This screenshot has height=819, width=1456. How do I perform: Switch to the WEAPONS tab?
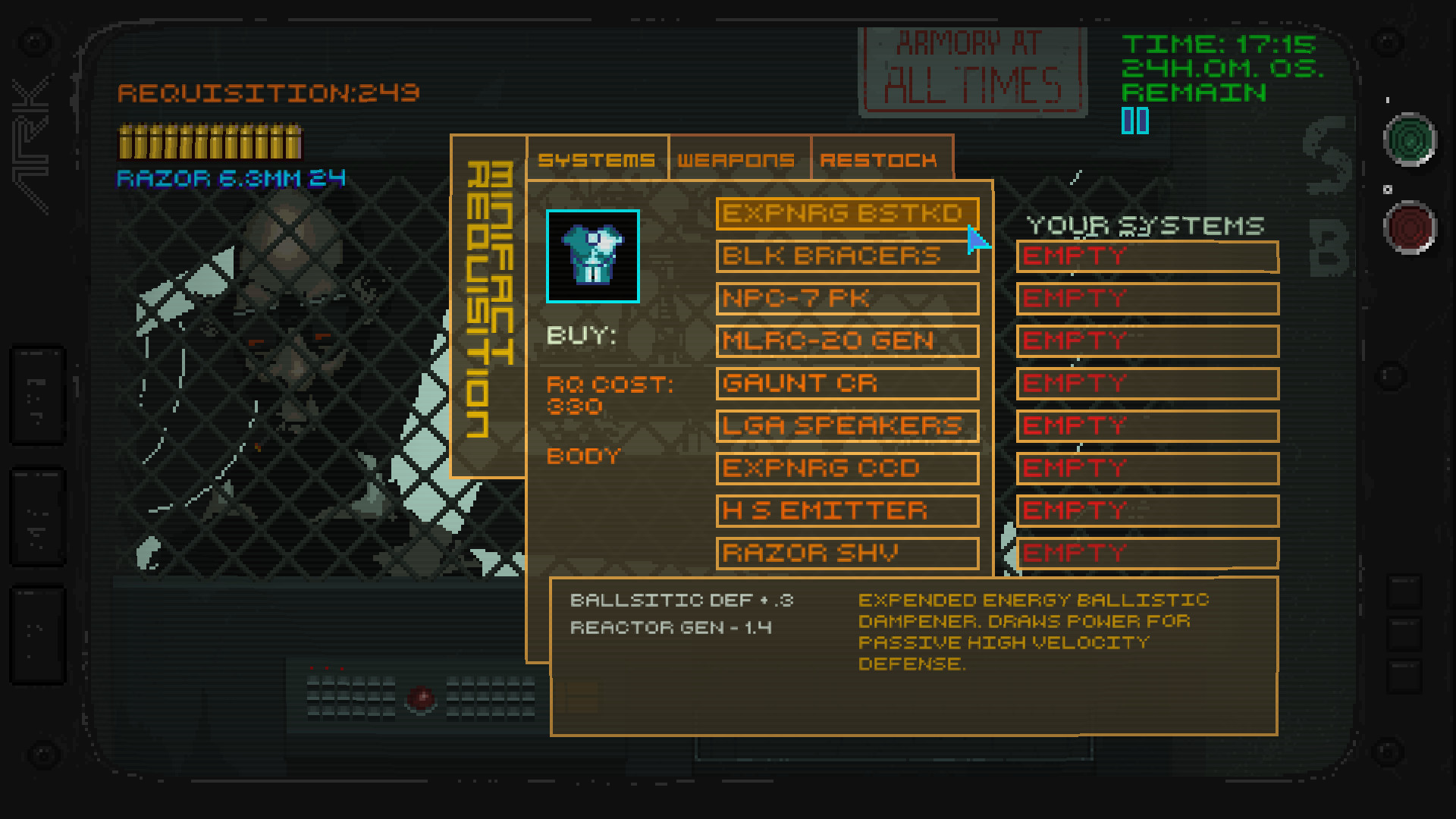click(736, 159)
